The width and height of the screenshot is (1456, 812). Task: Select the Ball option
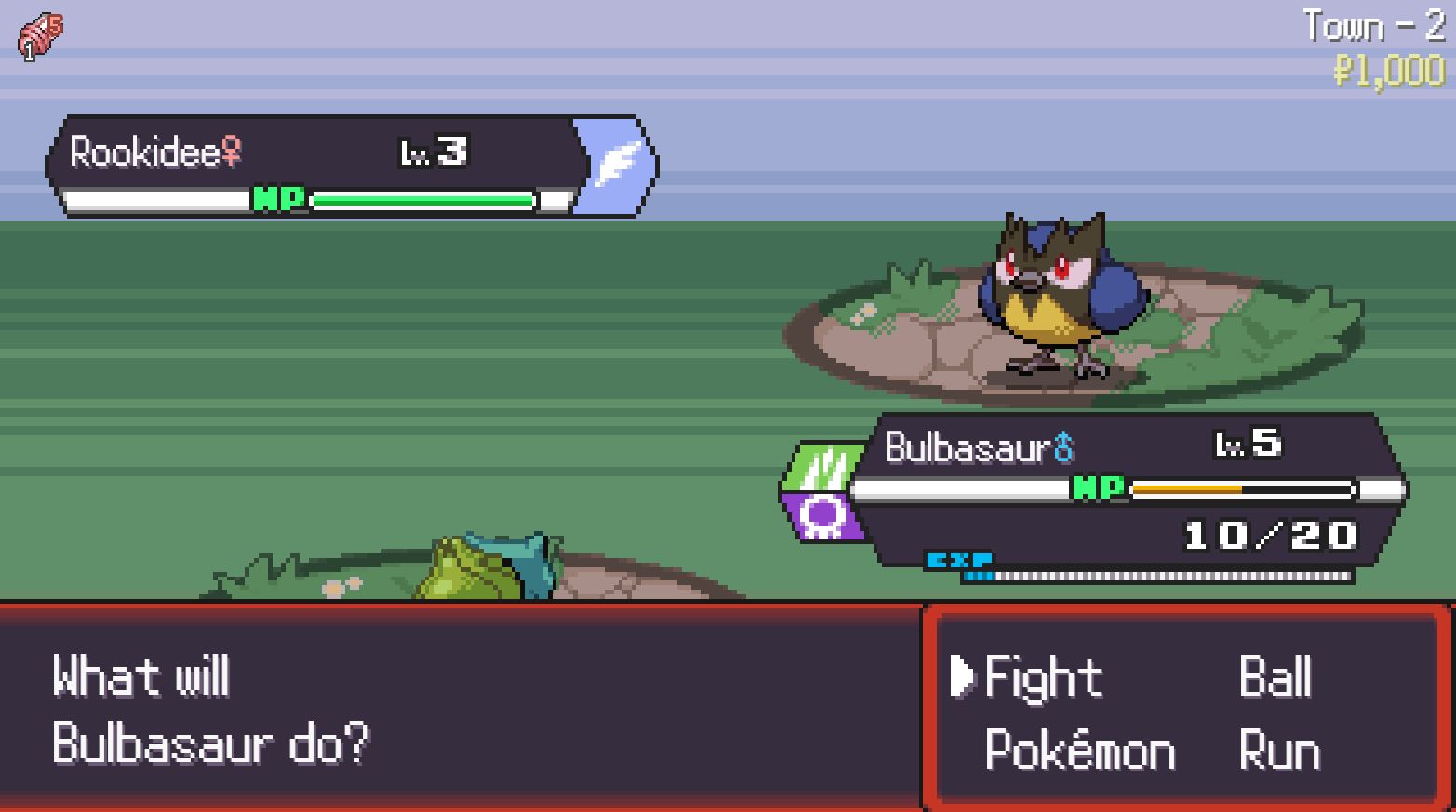1275,677
